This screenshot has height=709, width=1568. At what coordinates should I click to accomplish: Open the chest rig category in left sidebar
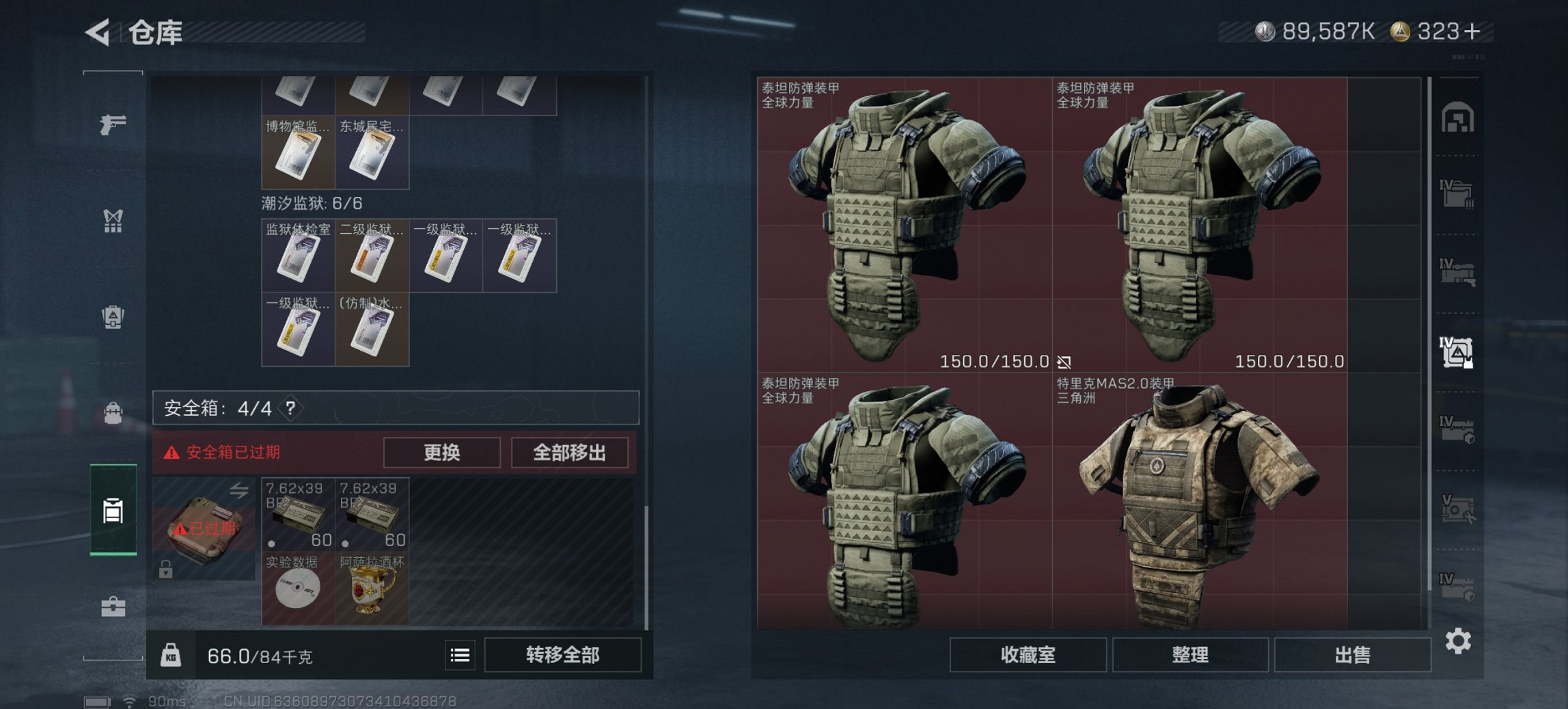pos(115,220)
